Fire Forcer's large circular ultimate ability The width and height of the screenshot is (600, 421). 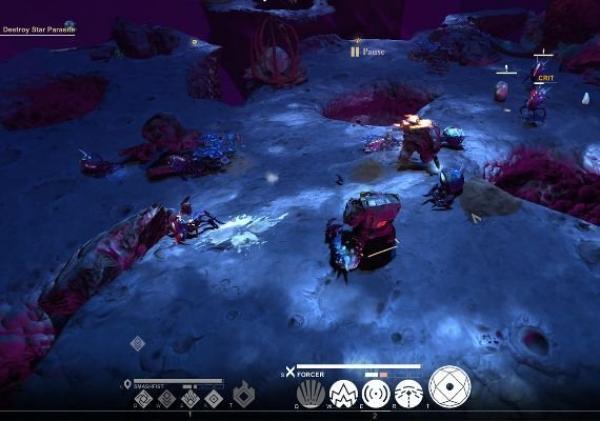pyautogui.click(x=449, y=387)
